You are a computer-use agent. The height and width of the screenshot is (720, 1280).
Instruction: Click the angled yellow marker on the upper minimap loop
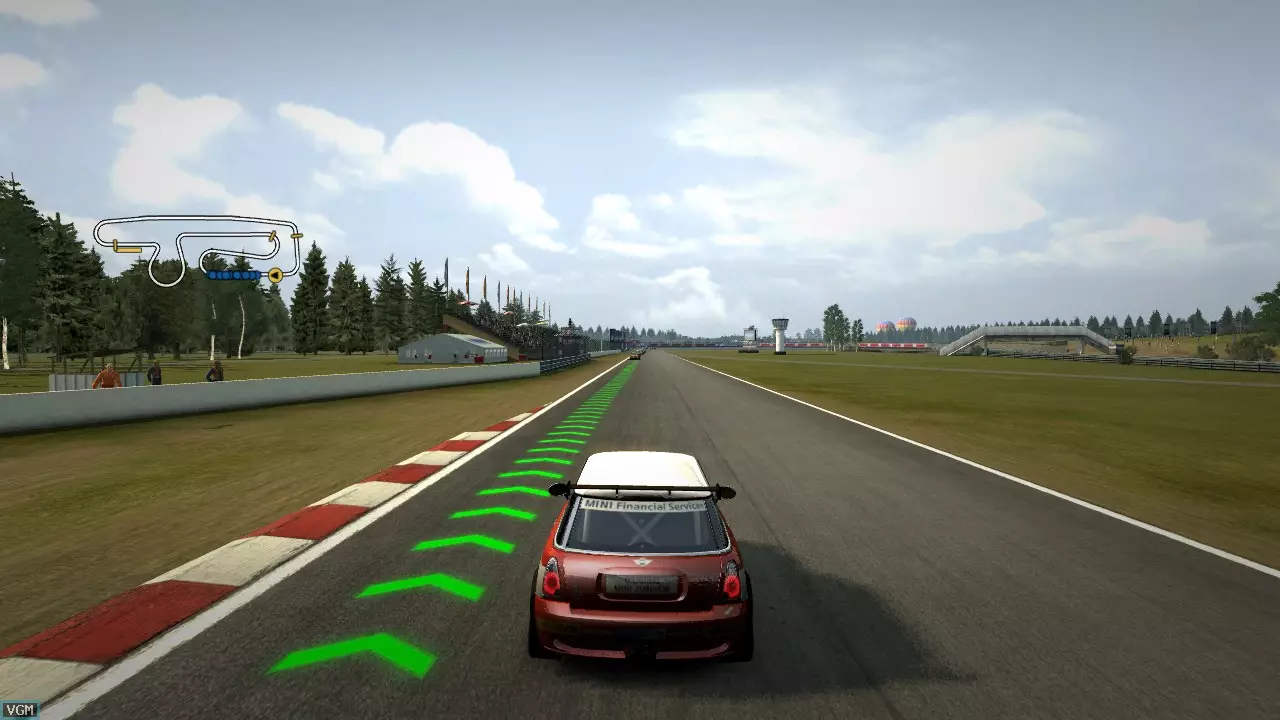tap(272, 237)
